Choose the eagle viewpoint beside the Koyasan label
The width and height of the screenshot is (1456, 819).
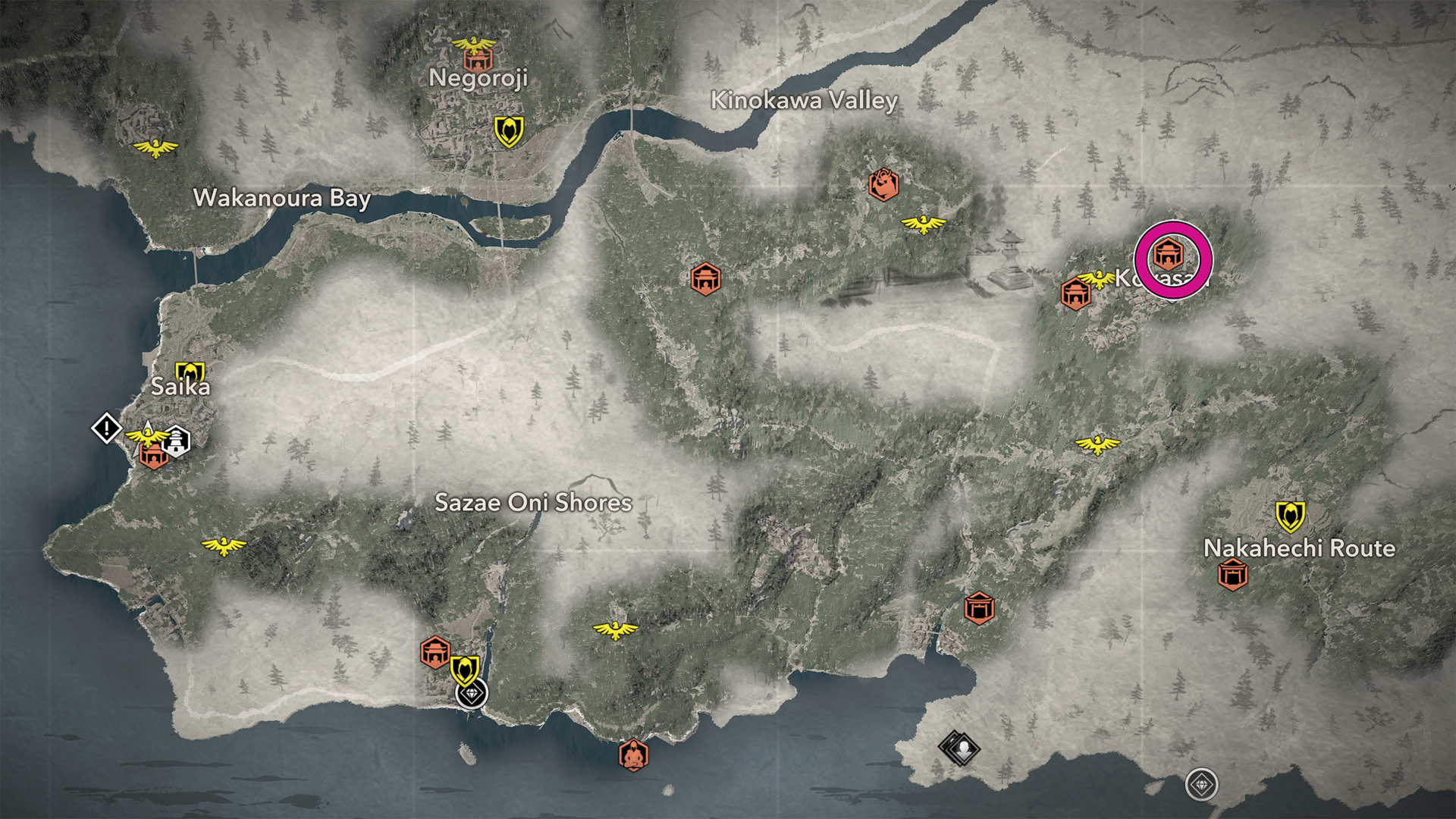1097,279
